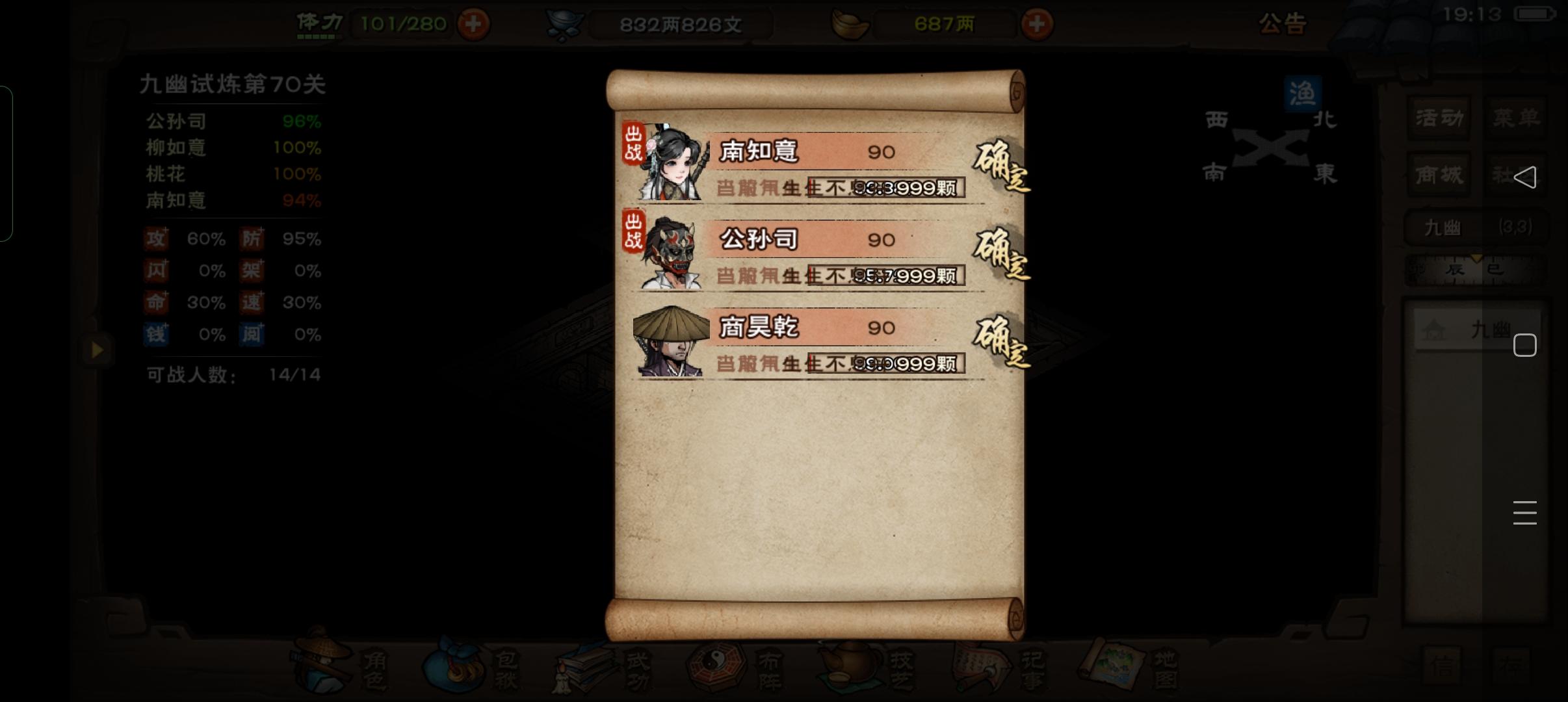This screenshot has height=702, width=1568.
Task: Expand the left side panel arrow
Action: (98, 351)
